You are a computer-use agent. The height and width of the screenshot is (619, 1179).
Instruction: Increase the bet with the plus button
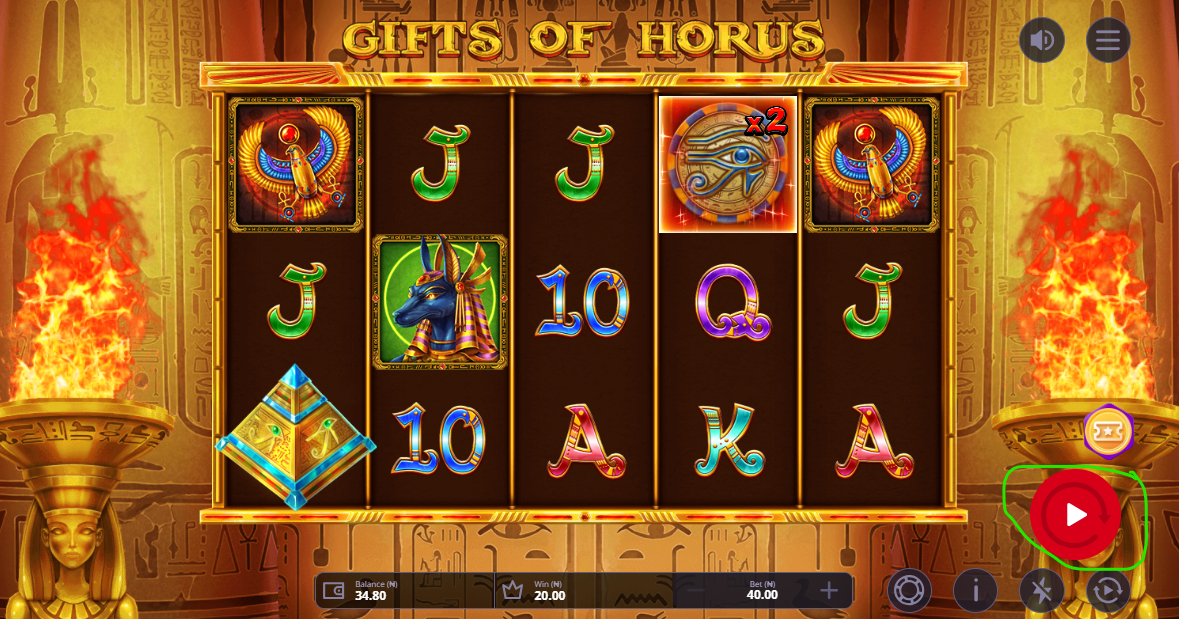(829, 591)
